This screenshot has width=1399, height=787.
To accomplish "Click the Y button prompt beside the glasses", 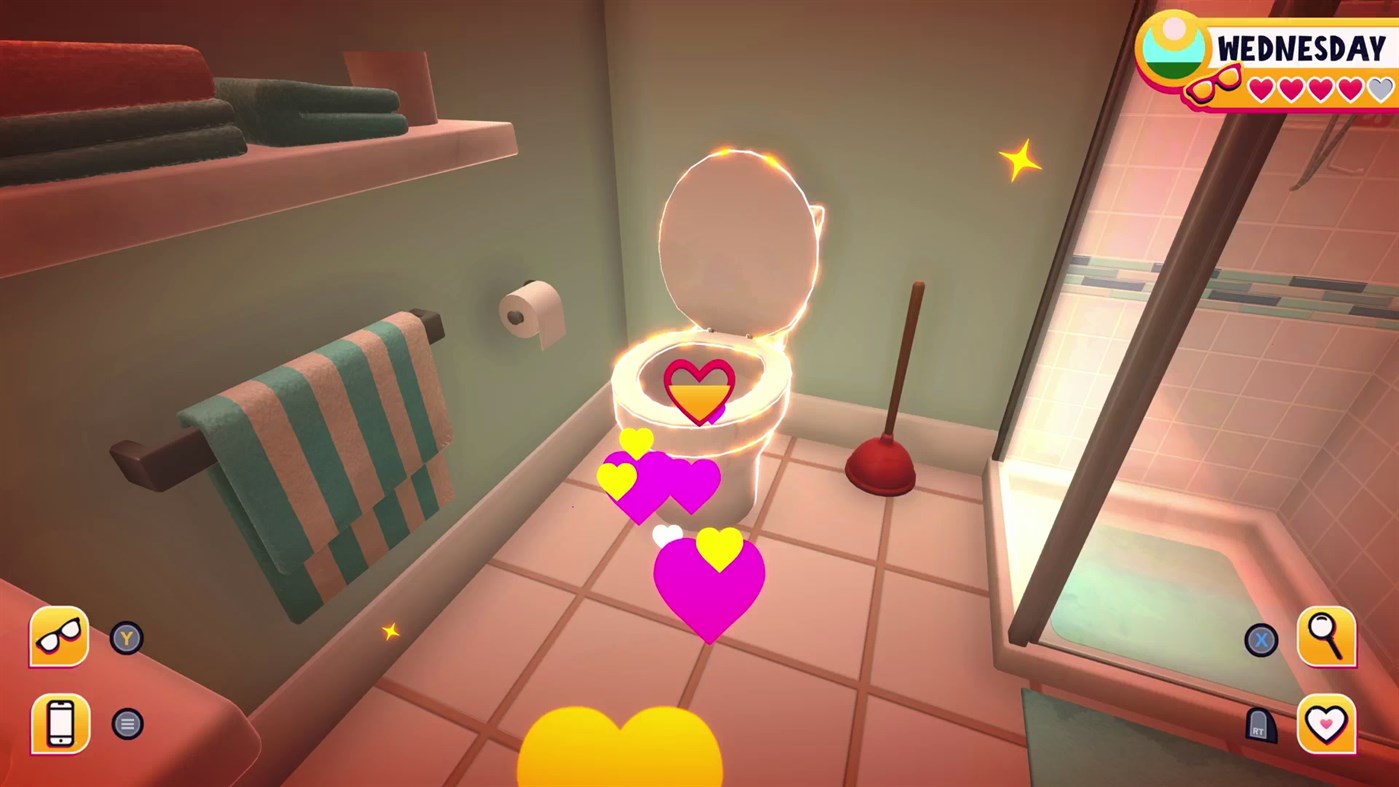I will coord(127,638).
